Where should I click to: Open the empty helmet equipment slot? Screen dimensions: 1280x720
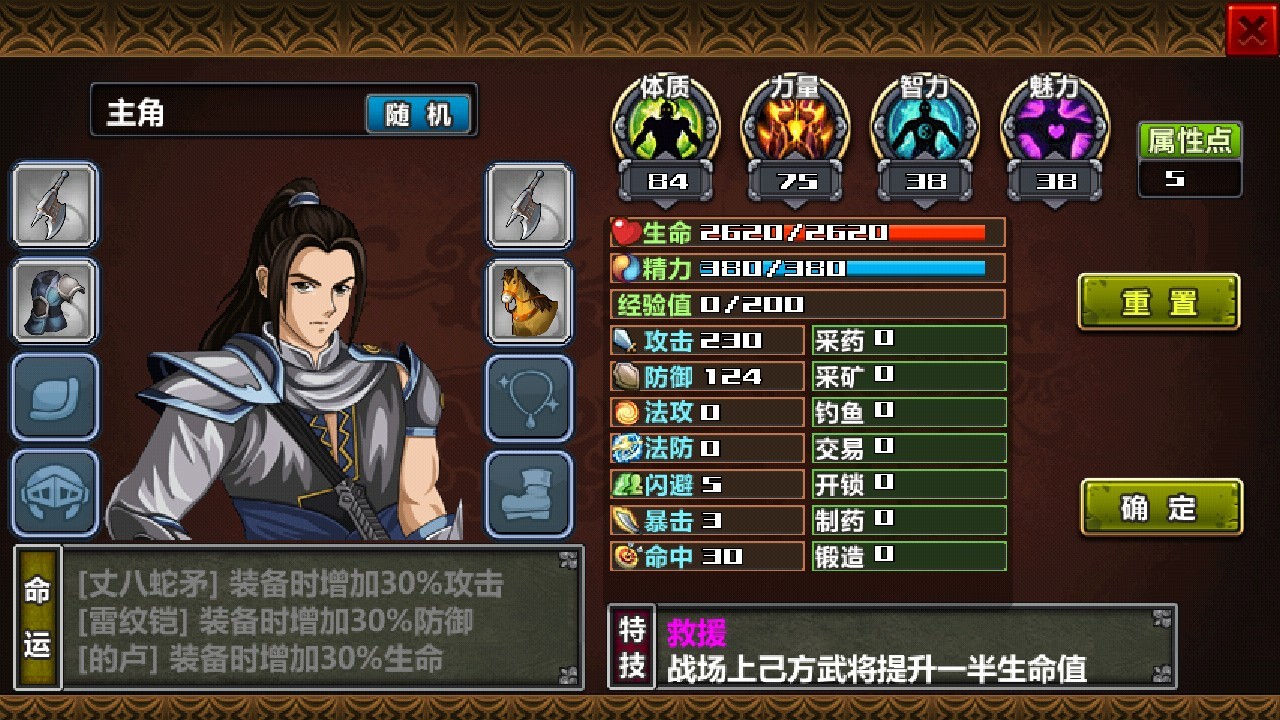pyautogui.click(x=55, y=490)
